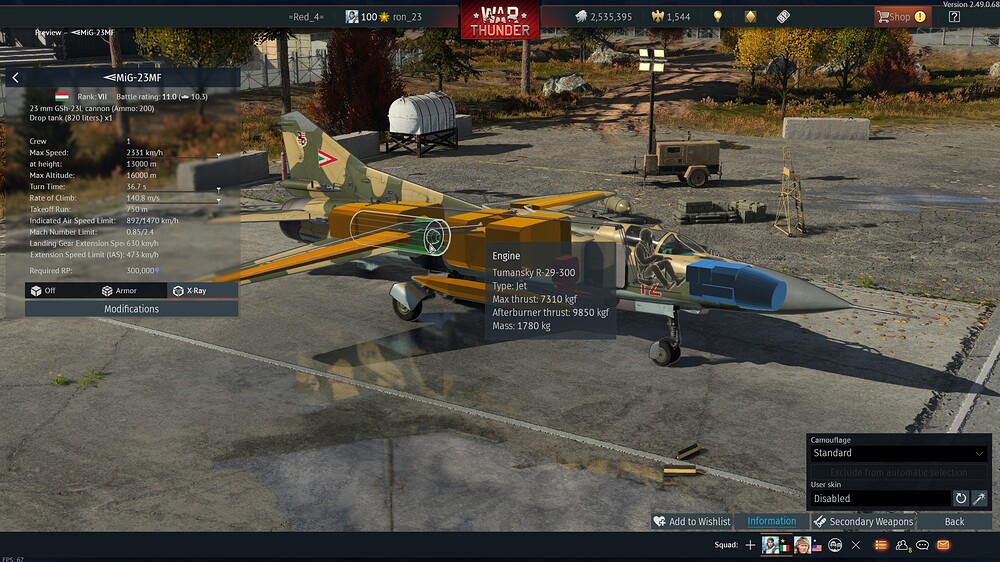Go Back from the vehicle preview
Viewport: 1000px width, 562px height.
pos(954,521)
